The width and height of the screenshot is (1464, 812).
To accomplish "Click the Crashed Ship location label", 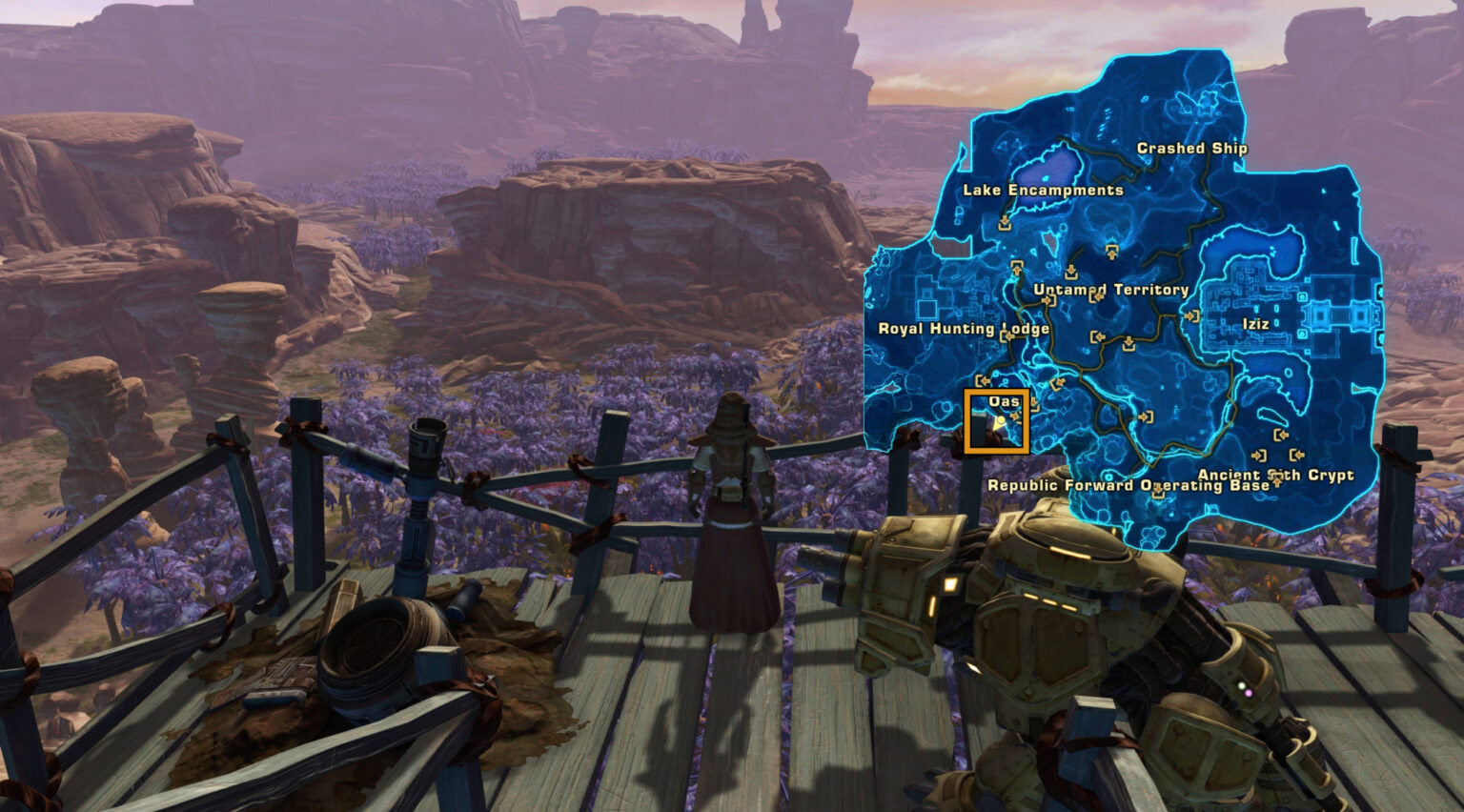I will pyautogui.click(x=1191, y=149).
